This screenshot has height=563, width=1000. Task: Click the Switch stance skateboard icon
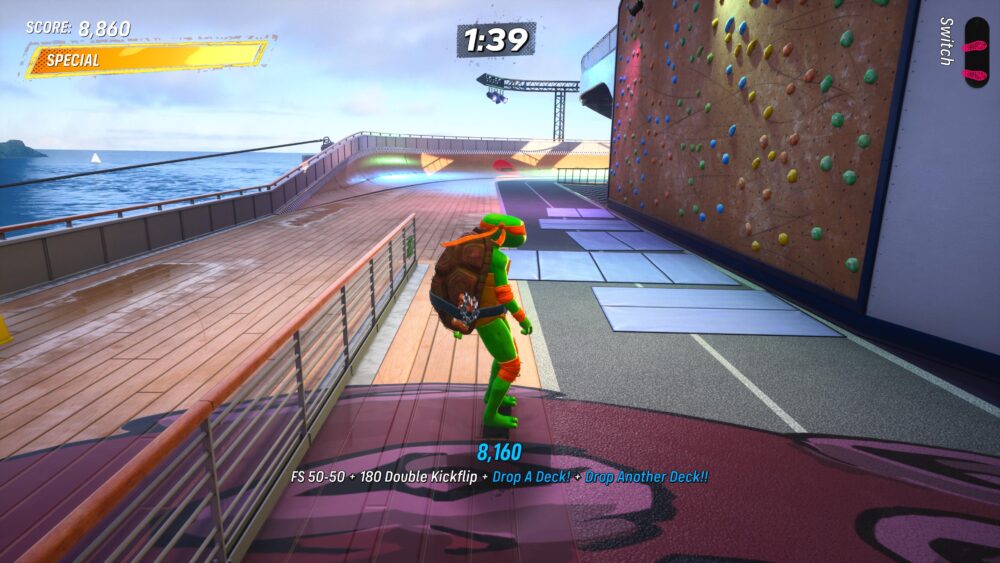tap(974, 52)
